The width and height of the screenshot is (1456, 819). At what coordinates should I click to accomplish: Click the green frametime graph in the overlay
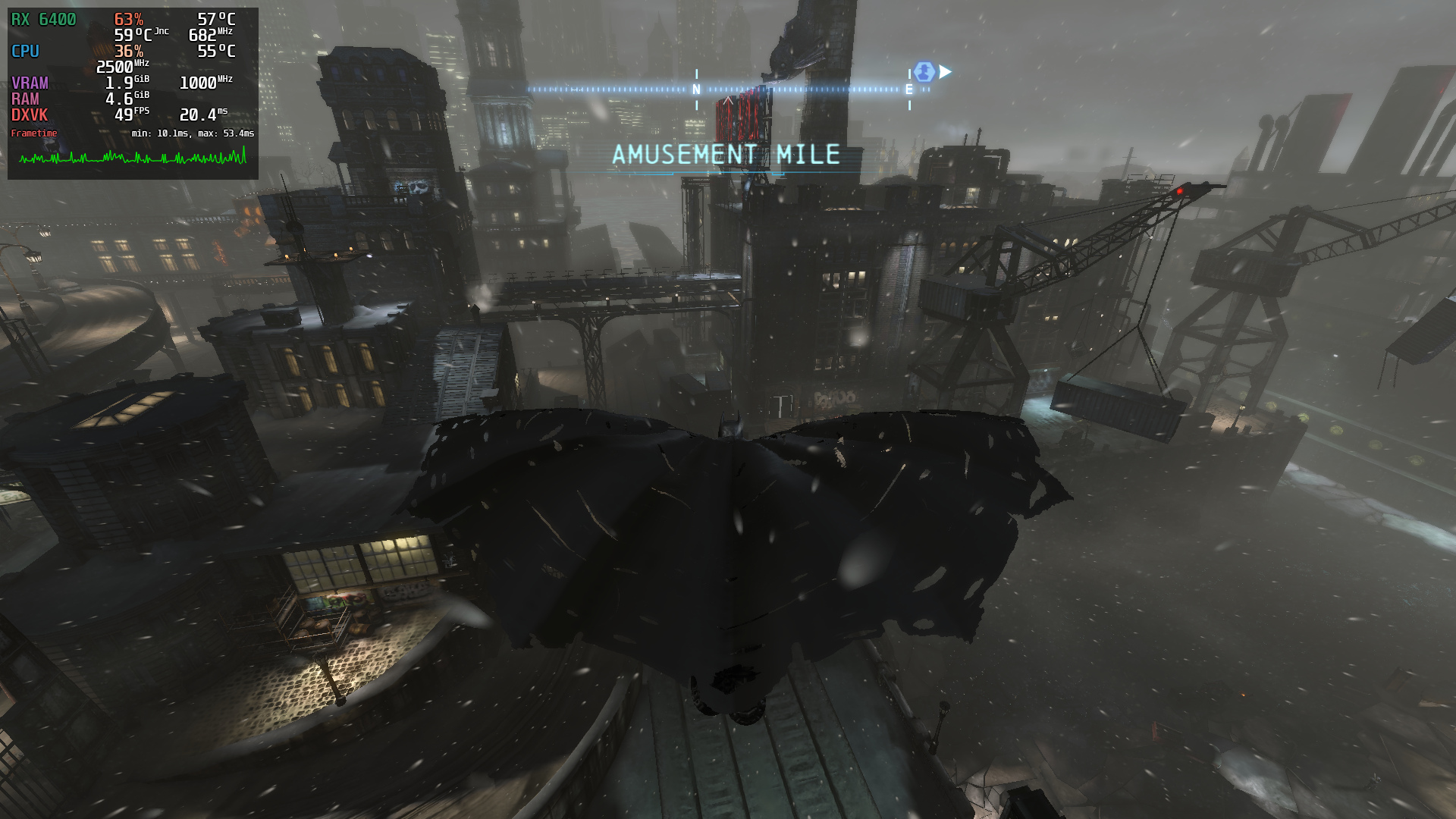point(133,157)
